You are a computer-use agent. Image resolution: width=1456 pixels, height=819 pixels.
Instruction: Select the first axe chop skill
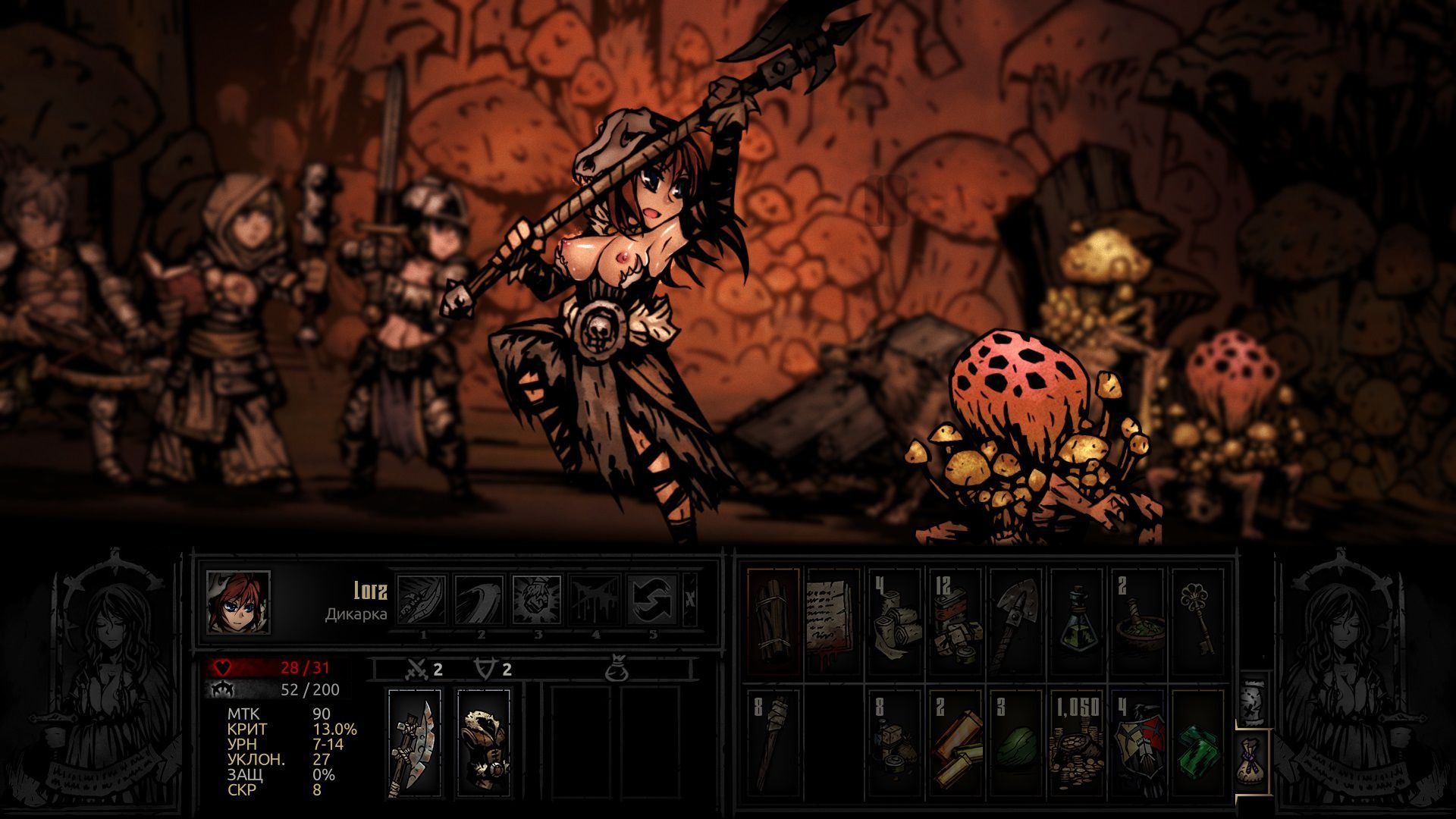point(422,600)
